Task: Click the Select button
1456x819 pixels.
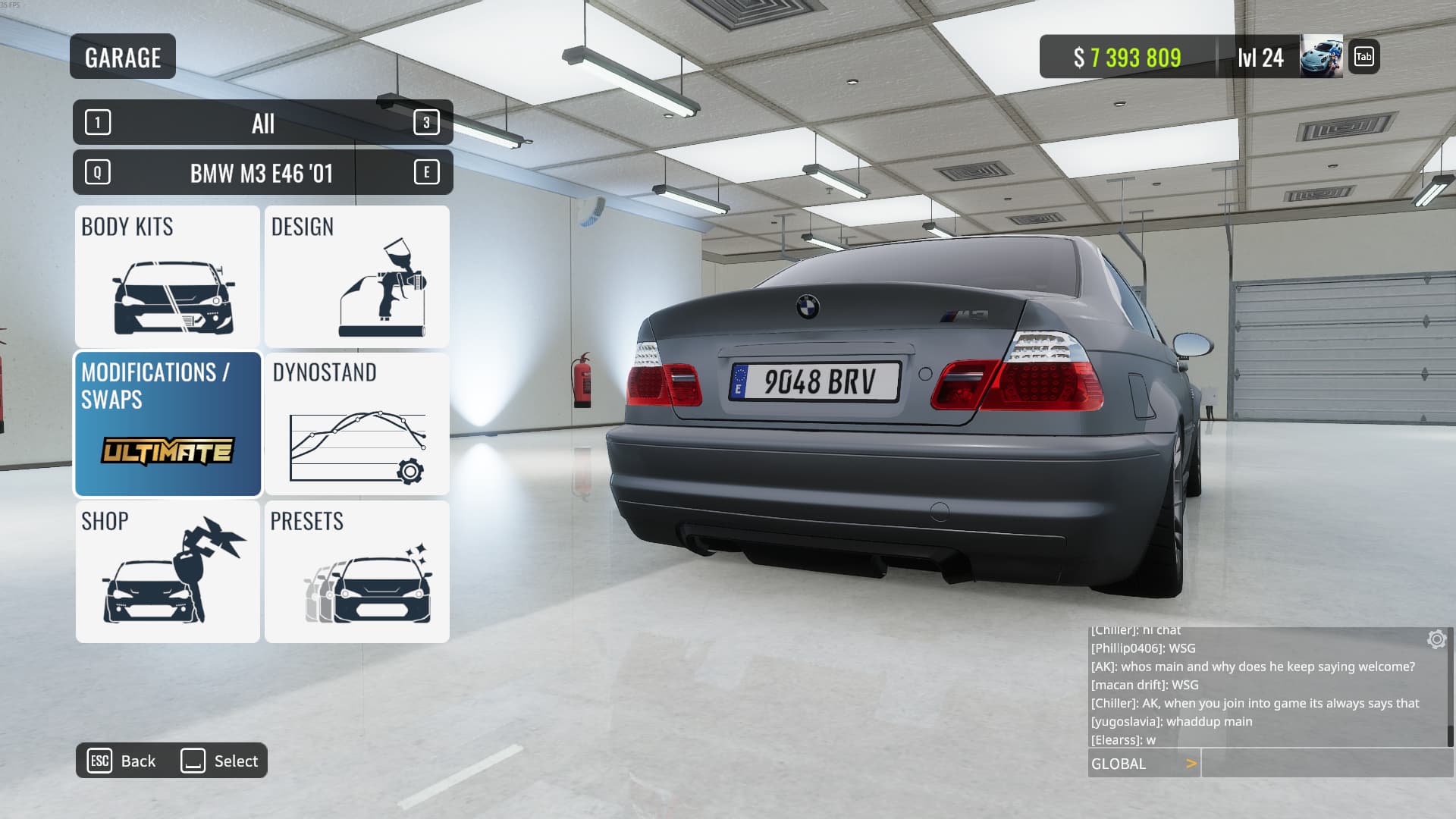Action: 220,761
